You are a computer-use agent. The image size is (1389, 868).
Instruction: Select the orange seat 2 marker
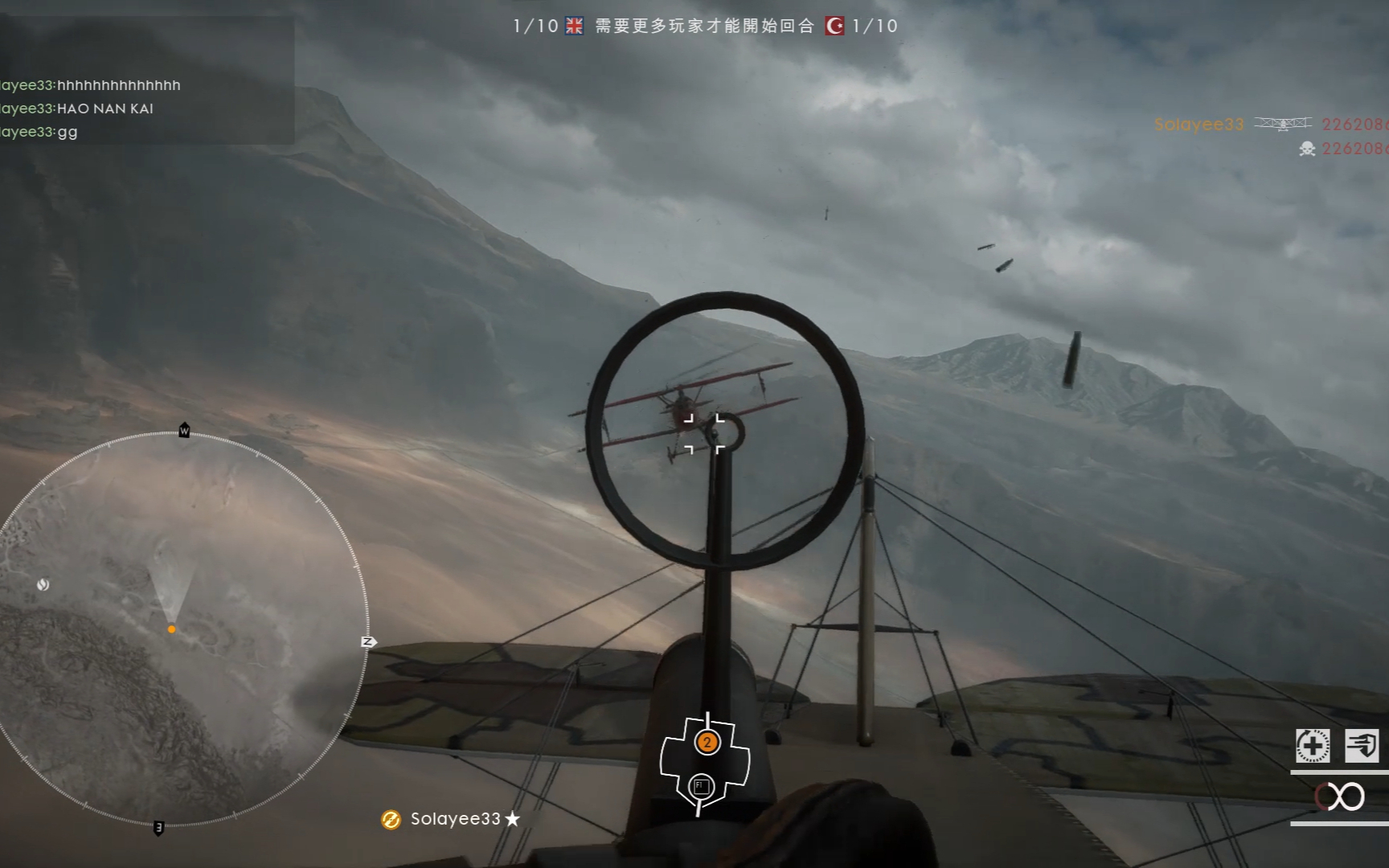click(x=707, y=743)
